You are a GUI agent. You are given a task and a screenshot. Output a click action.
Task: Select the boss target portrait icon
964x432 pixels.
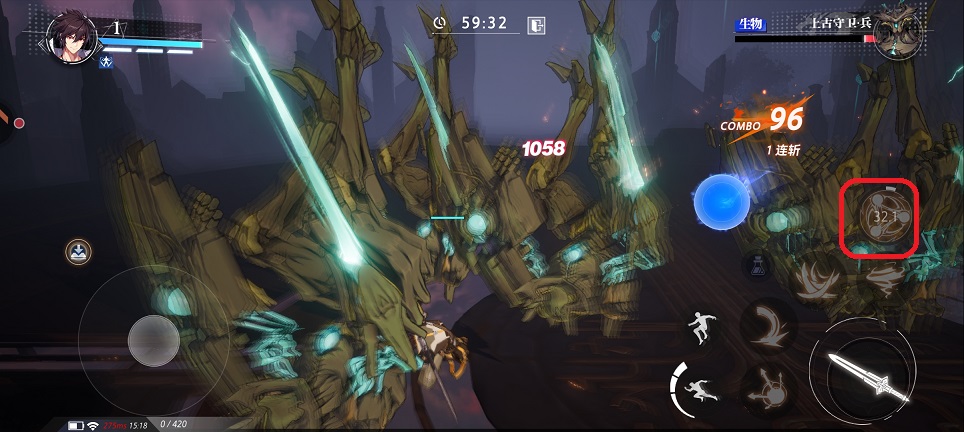(x=898, y=36)
